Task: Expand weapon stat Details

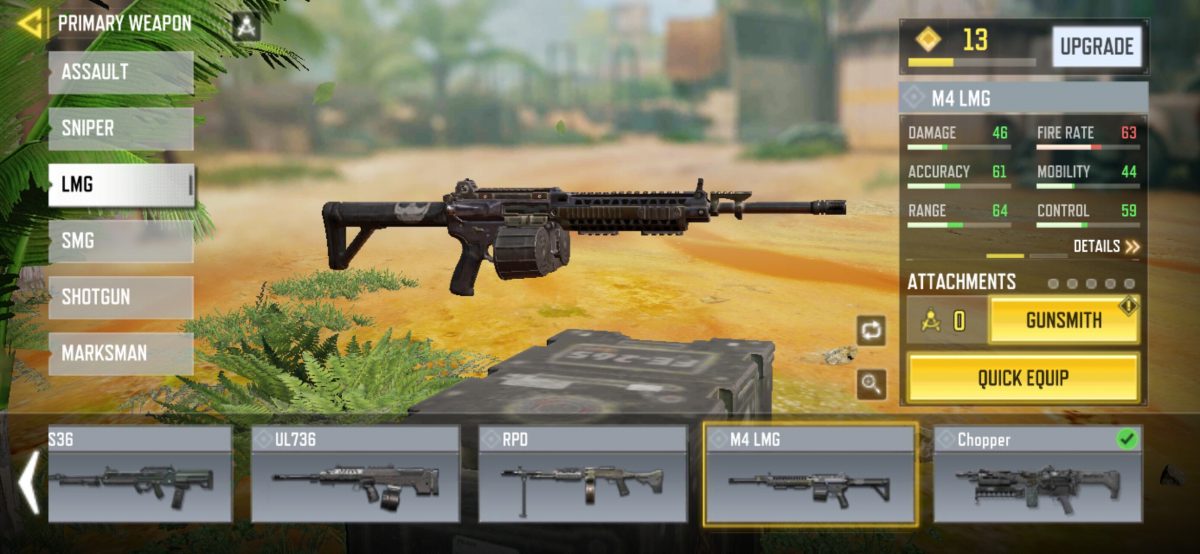Action: [1106, 246]
